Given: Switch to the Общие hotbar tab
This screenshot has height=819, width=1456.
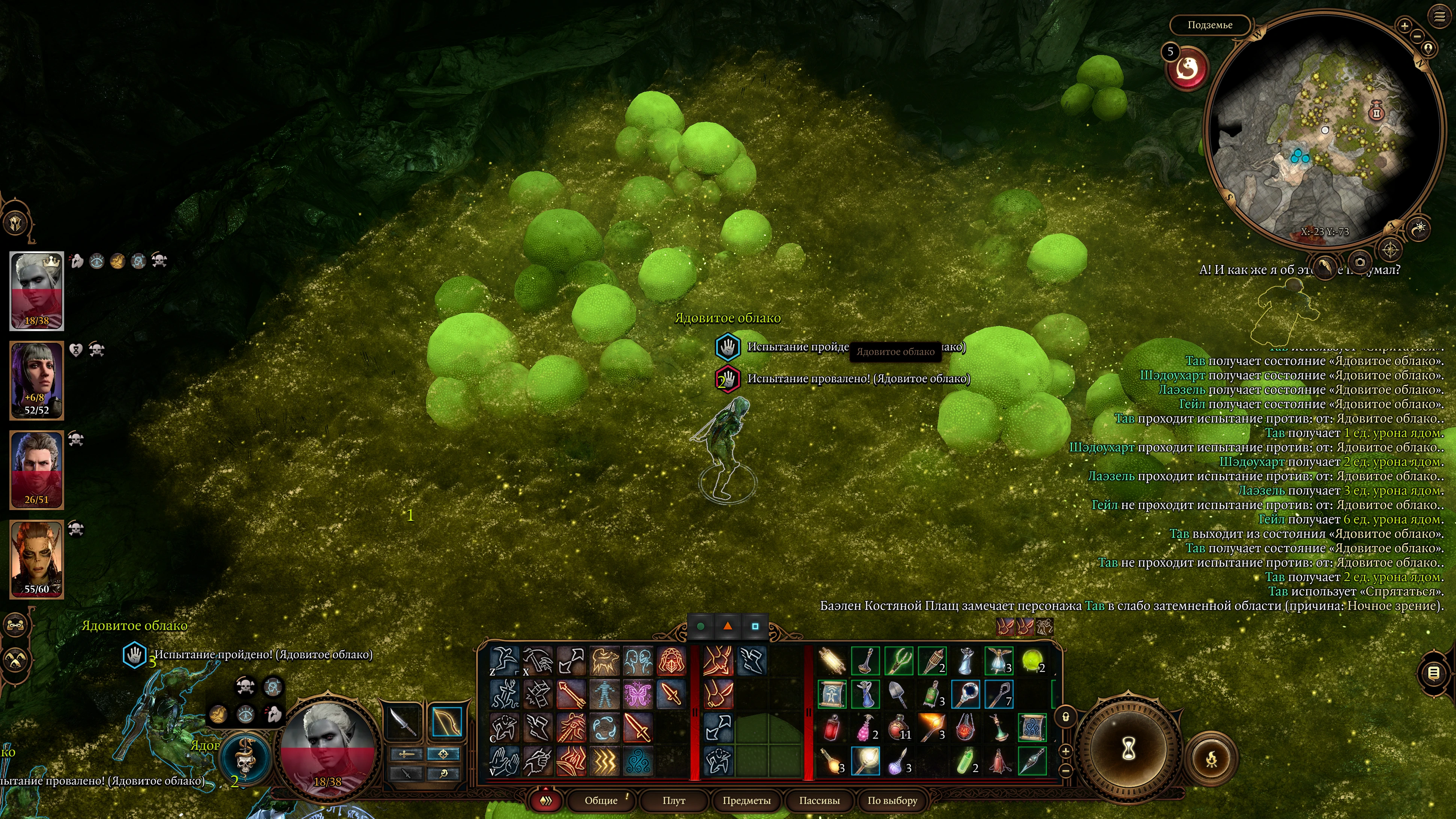Looking at the screenshot, I should (601, 800).
